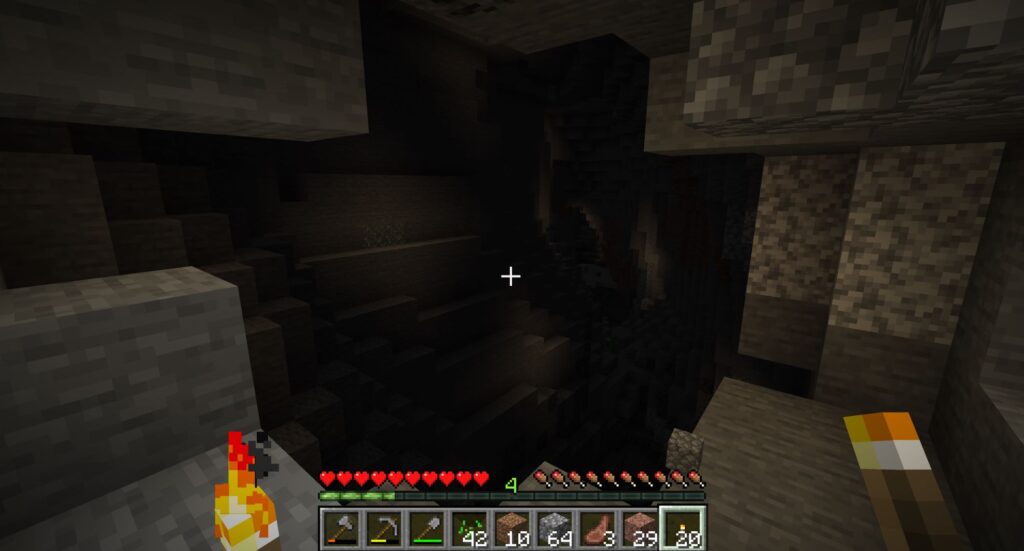Image resolution: width=1024 pixels, height=551 pixels.
Task: Click the torch slot with 20 torches
Action: [x=683, y=527]
